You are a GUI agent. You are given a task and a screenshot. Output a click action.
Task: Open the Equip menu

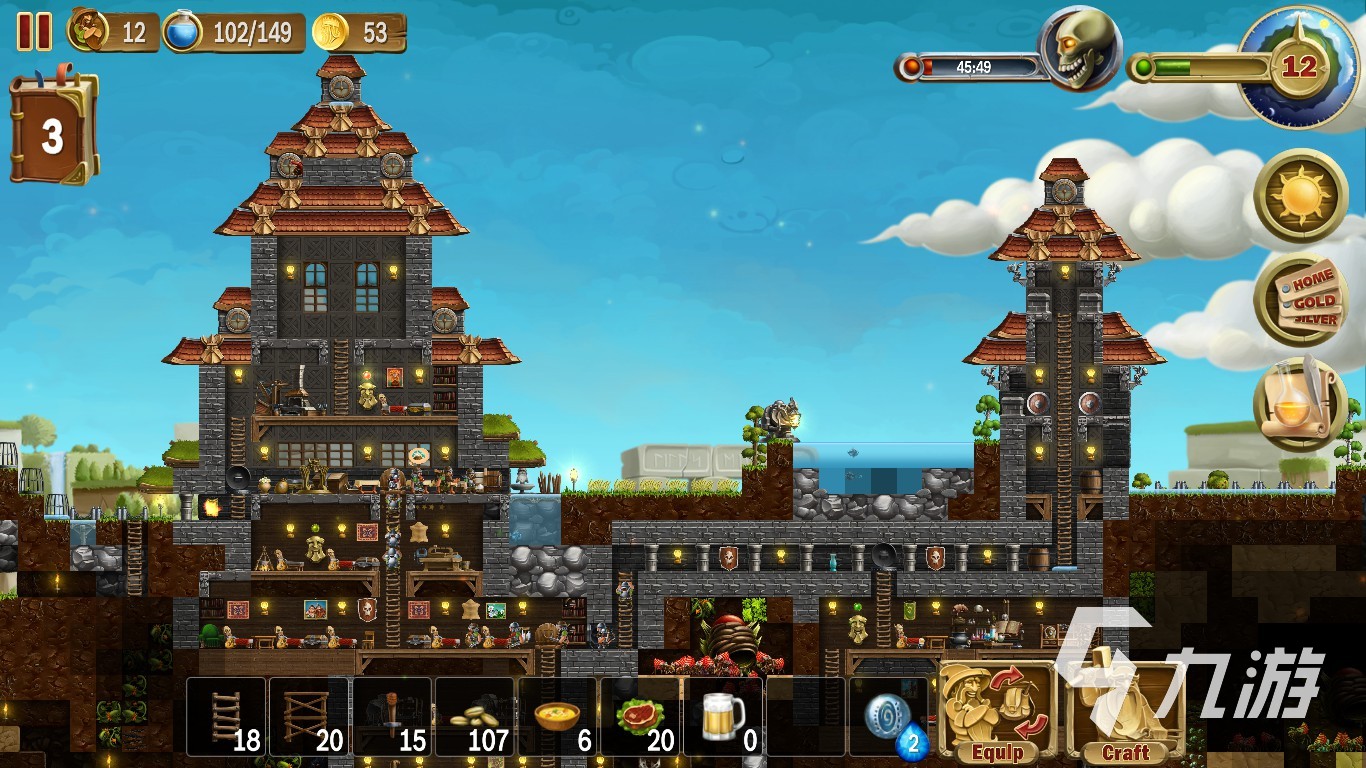click(996, 710)
